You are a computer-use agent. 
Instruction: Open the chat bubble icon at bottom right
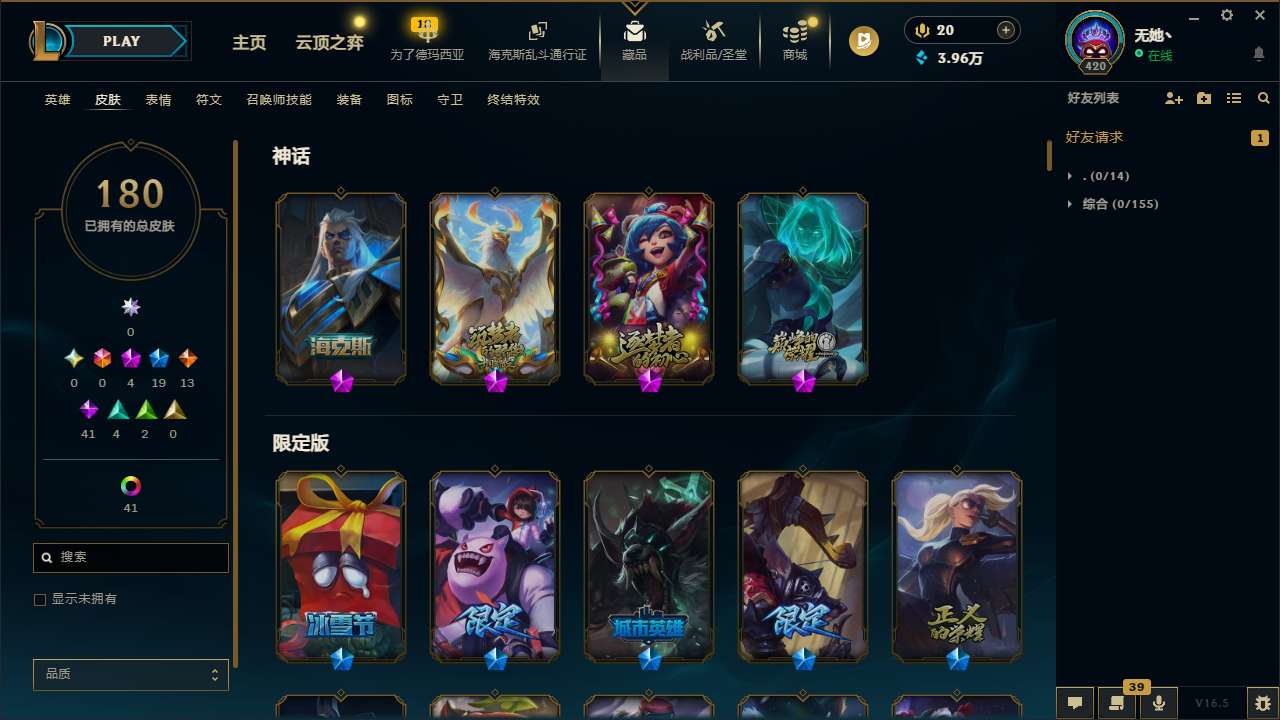click(x=1075, y=703)
